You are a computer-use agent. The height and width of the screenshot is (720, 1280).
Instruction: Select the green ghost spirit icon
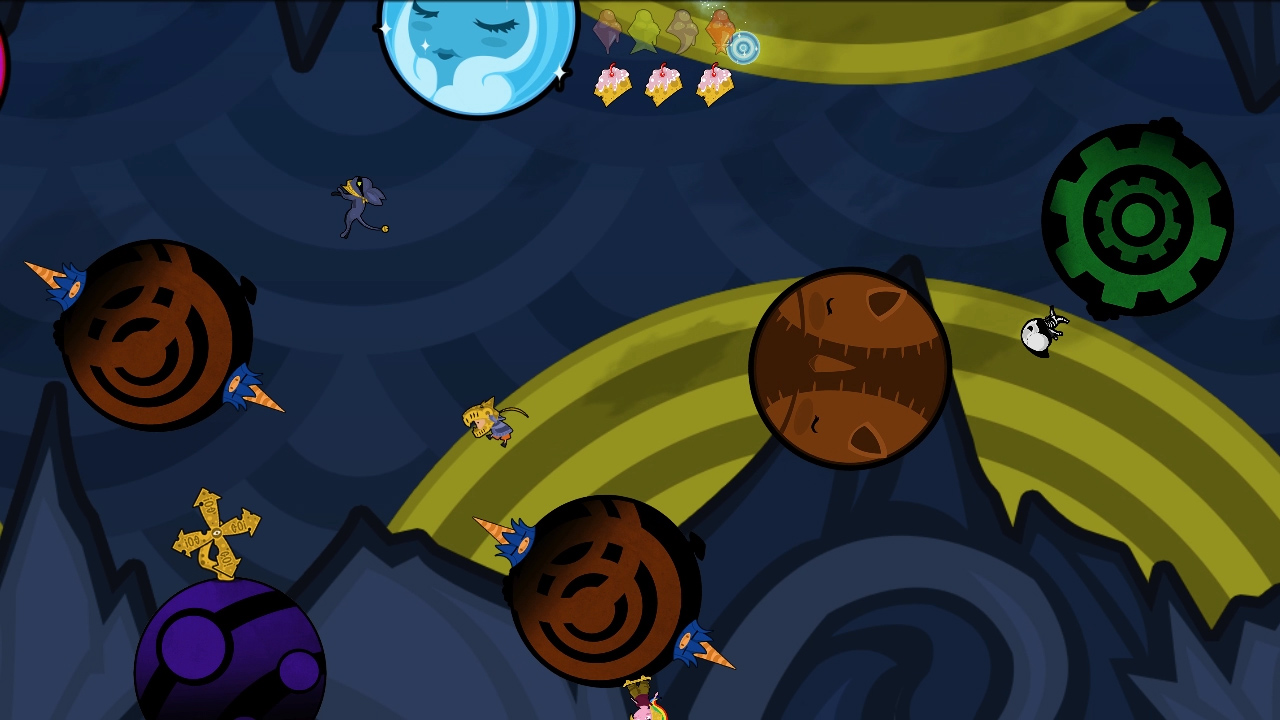(645, 30)
